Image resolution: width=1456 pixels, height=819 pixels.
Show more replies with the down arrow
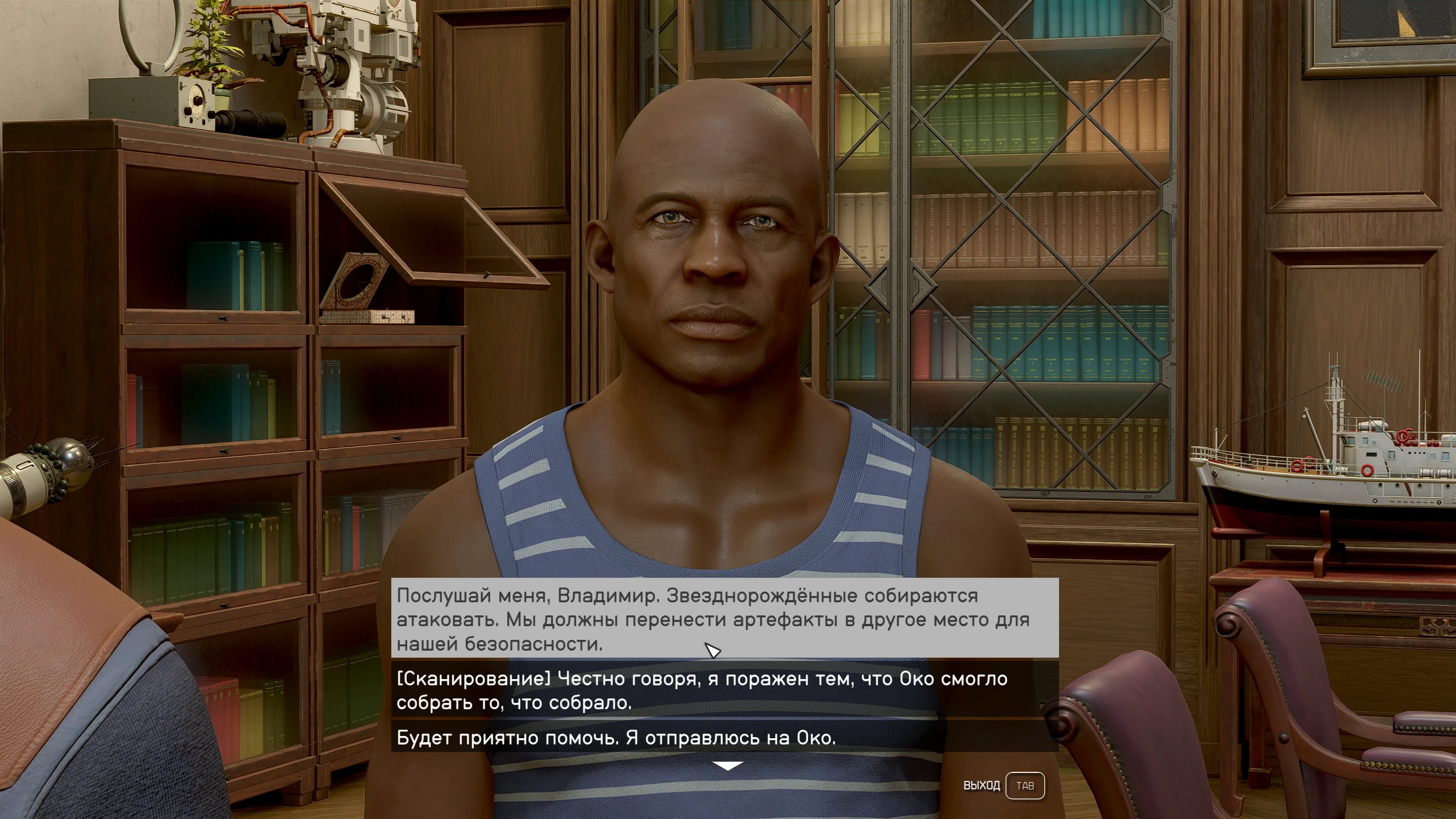click(727, 766)
